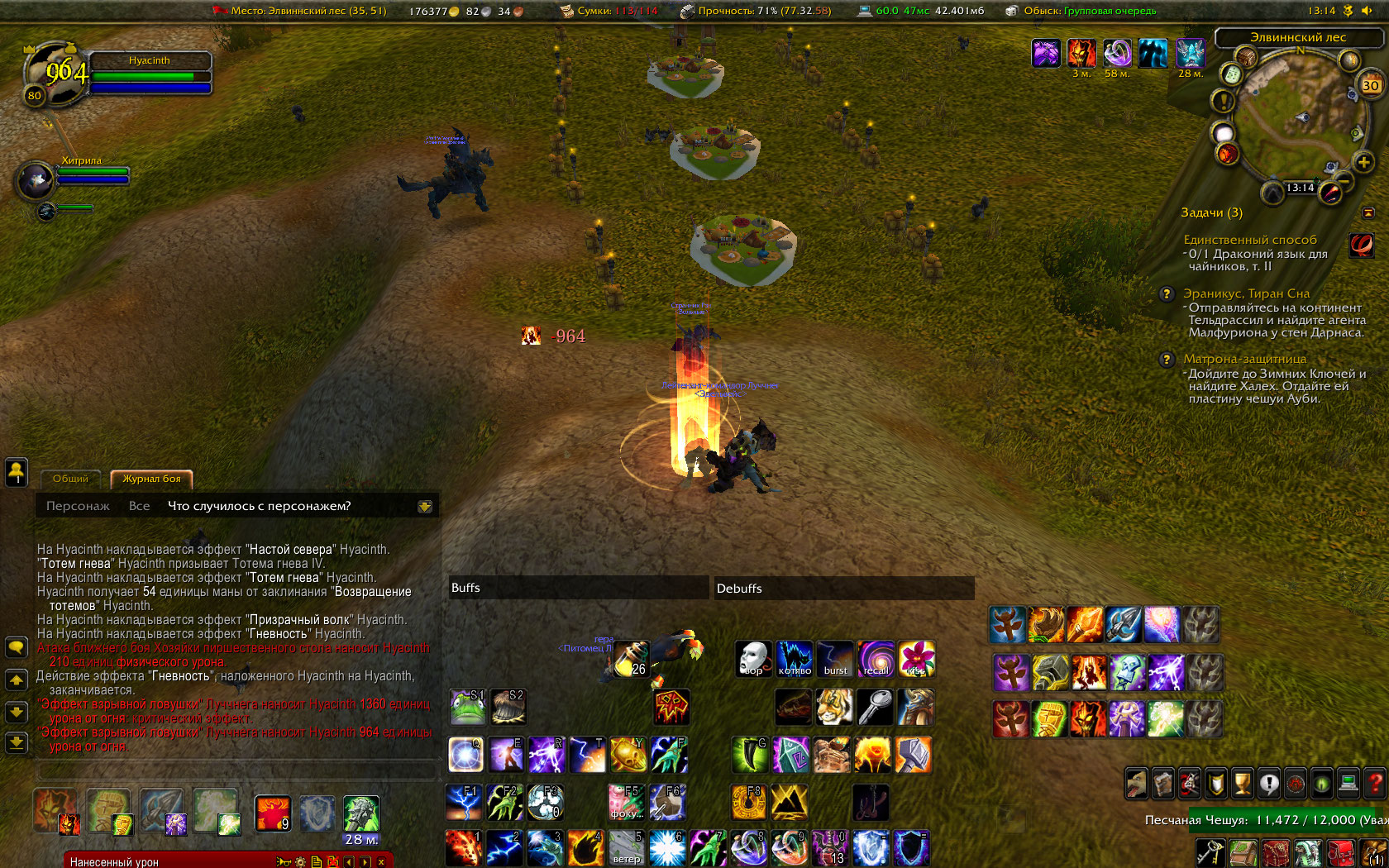This screenshot has width=1389, height=868.
Task: Activate the frog hex ability S1
Action: [467, 707]
